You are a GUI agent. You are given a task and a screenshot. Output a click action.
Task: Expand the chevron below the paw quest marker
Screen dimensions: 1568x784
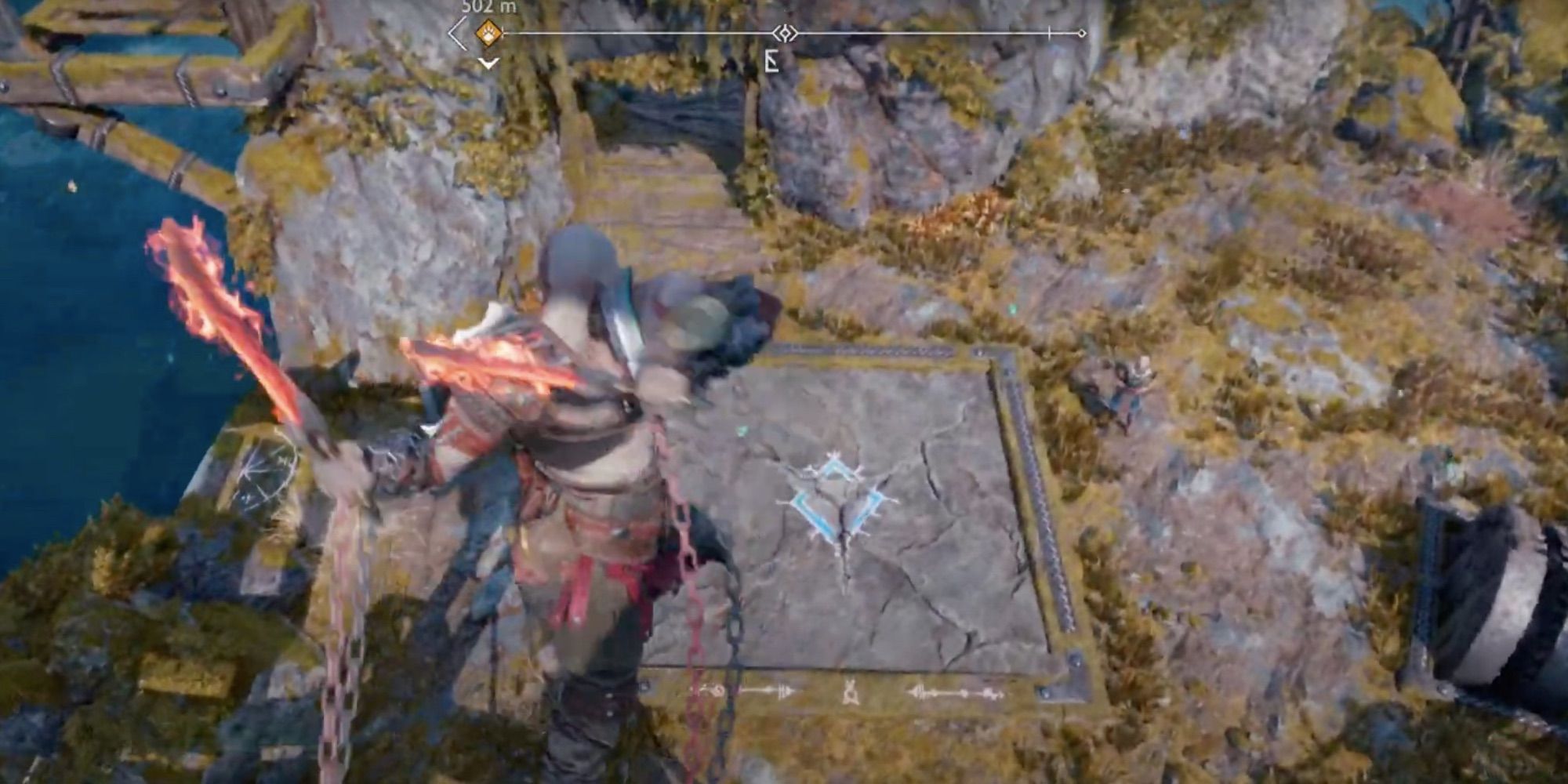(486, 63)
